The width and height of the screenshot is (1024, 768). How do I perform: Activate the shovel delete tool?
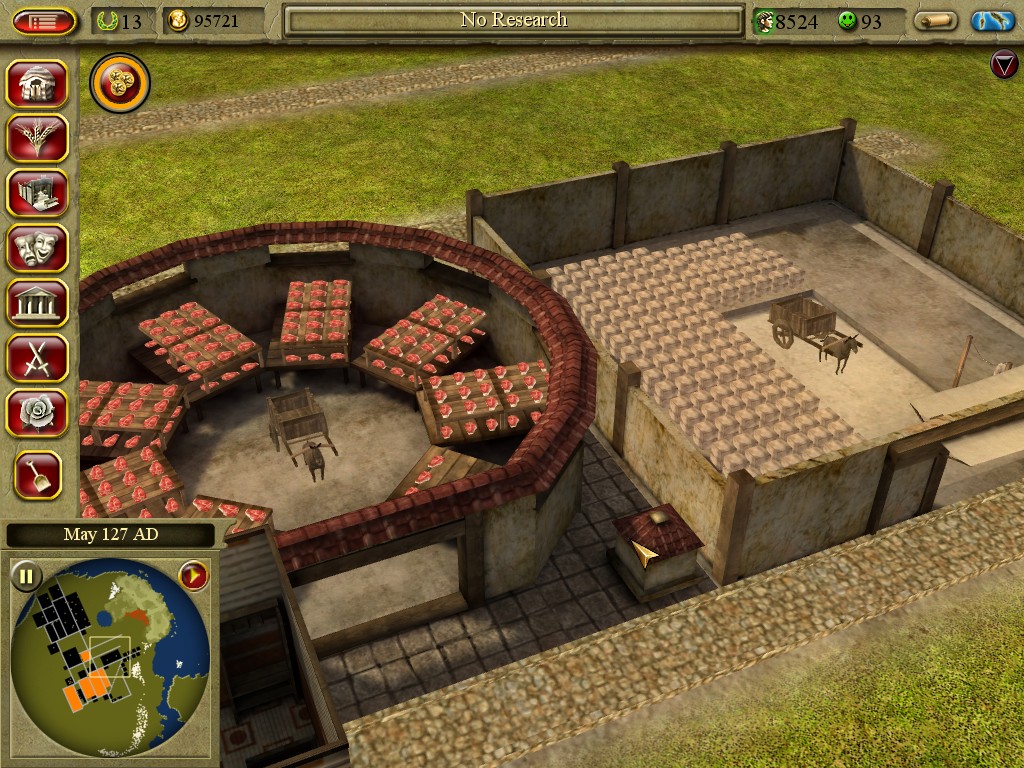tap(38, 476)
